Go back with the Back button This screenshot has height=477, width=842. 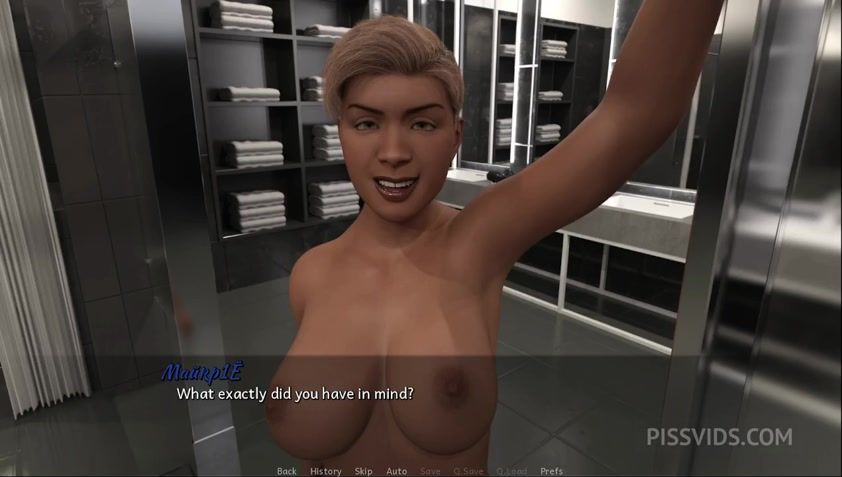[286, 471]
